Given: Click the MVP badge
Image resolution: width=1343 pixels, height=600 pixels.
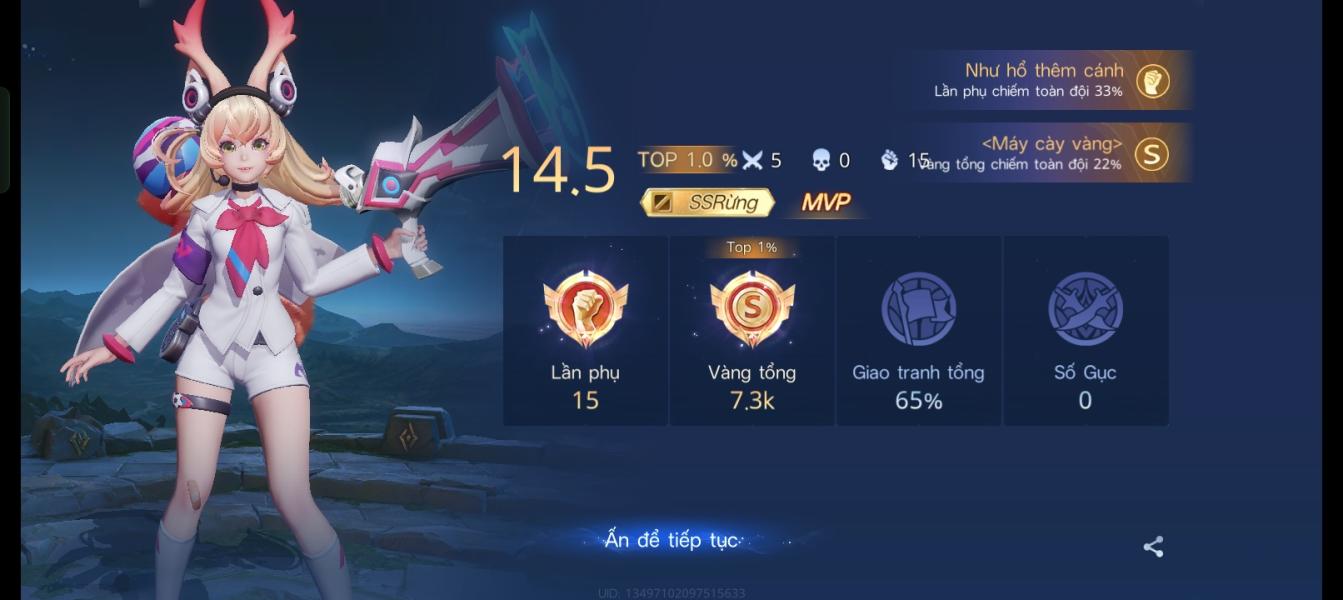Looking at the screenshot, I should [x=826, y=202].
